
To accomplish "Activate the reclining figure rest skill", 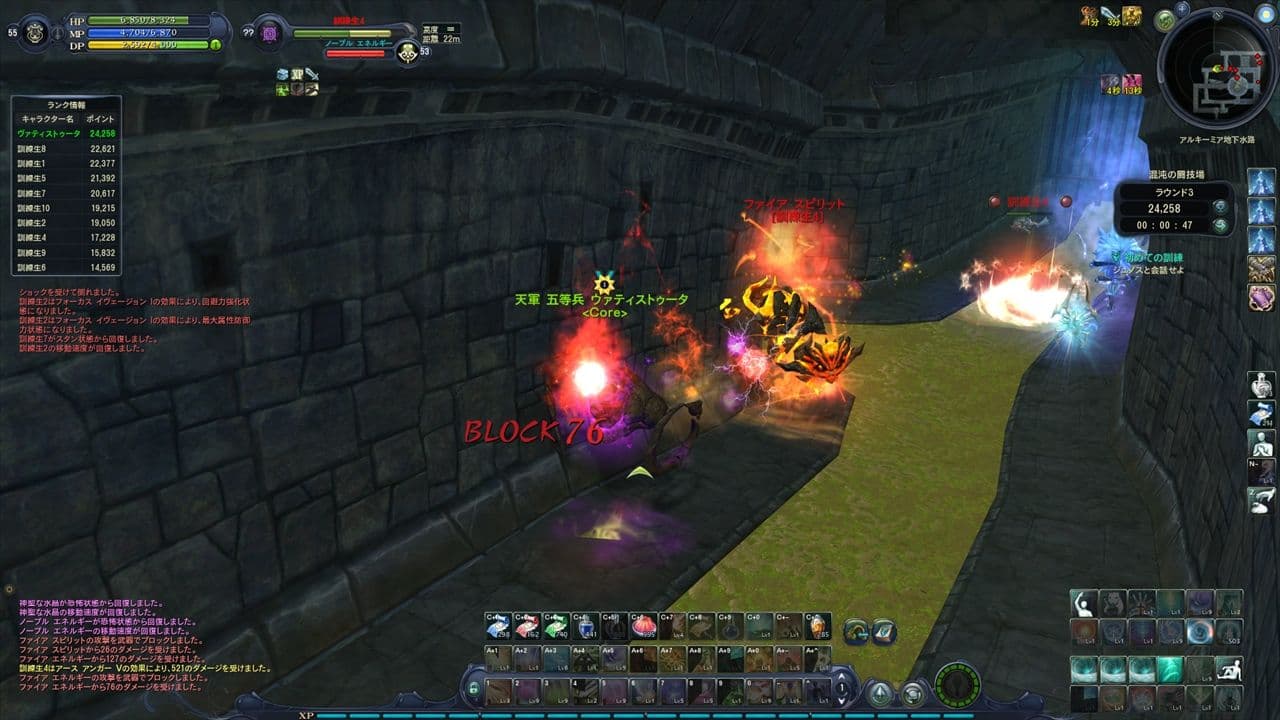I will [1228, 669].
